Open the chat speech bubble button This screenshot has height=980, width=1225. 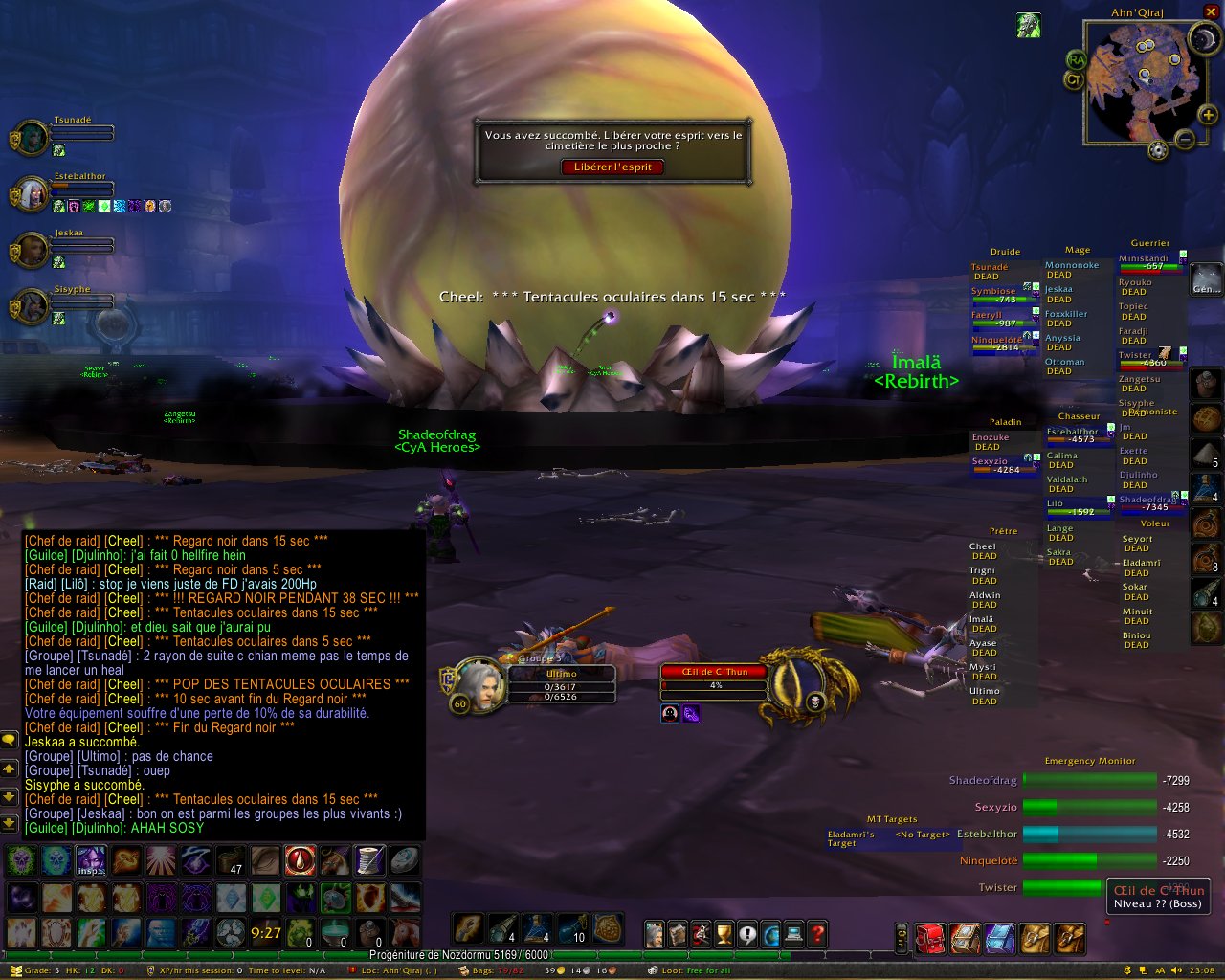tap(9, 740)
